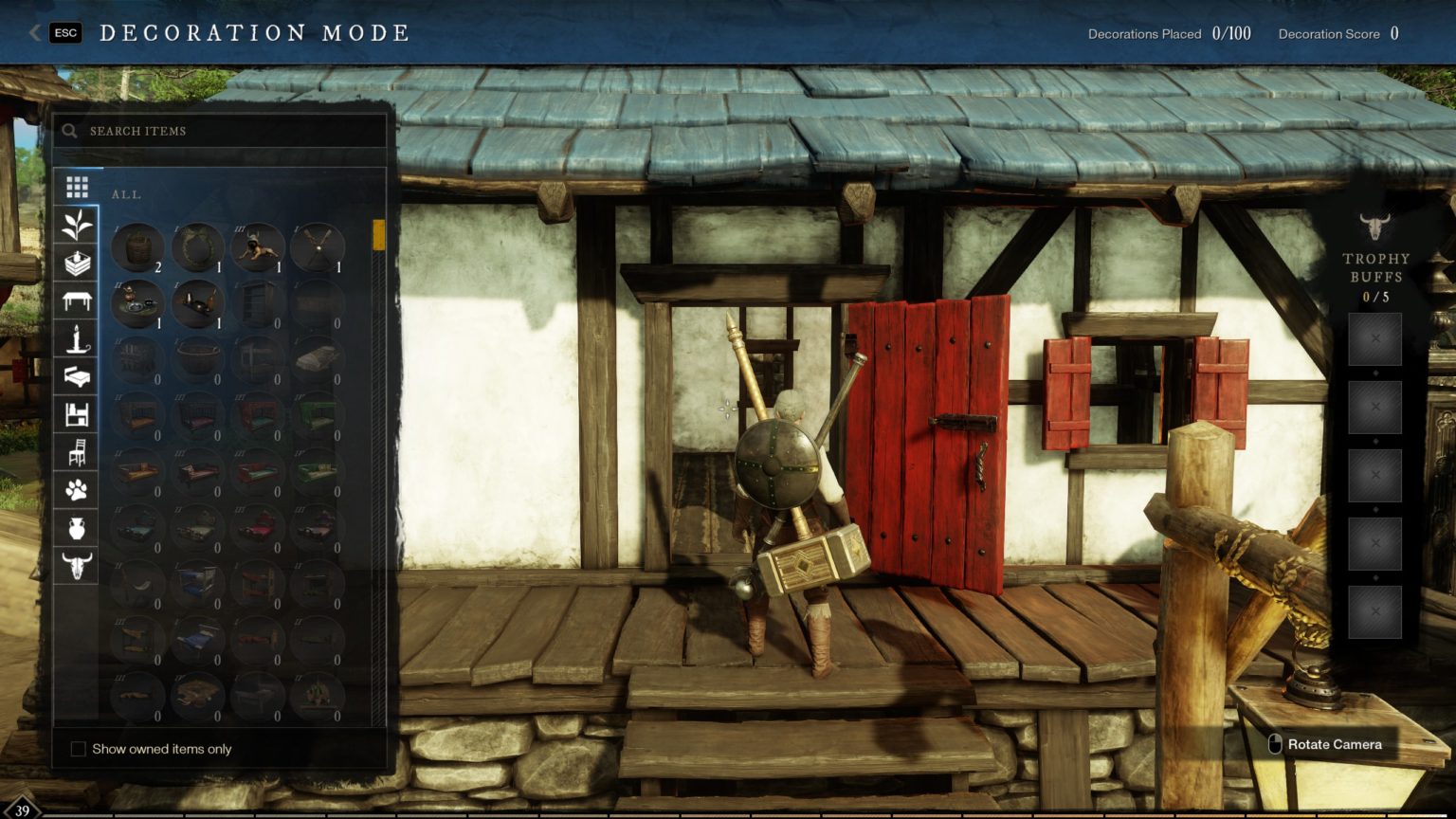Open the plant leaf category tab
Viewport: 1456px width, 819px height.
point(77,226)
